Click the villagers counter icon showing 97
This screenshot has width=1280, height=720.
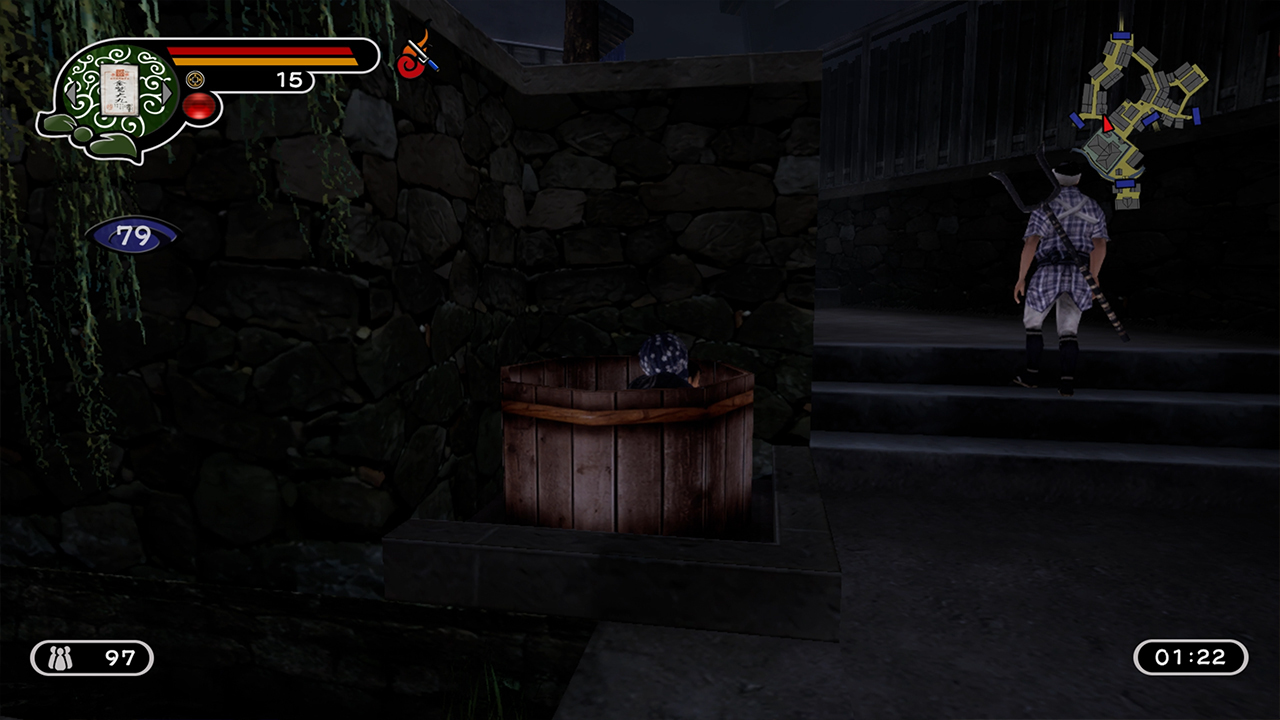pyautogui.click(x=62, y=658)
